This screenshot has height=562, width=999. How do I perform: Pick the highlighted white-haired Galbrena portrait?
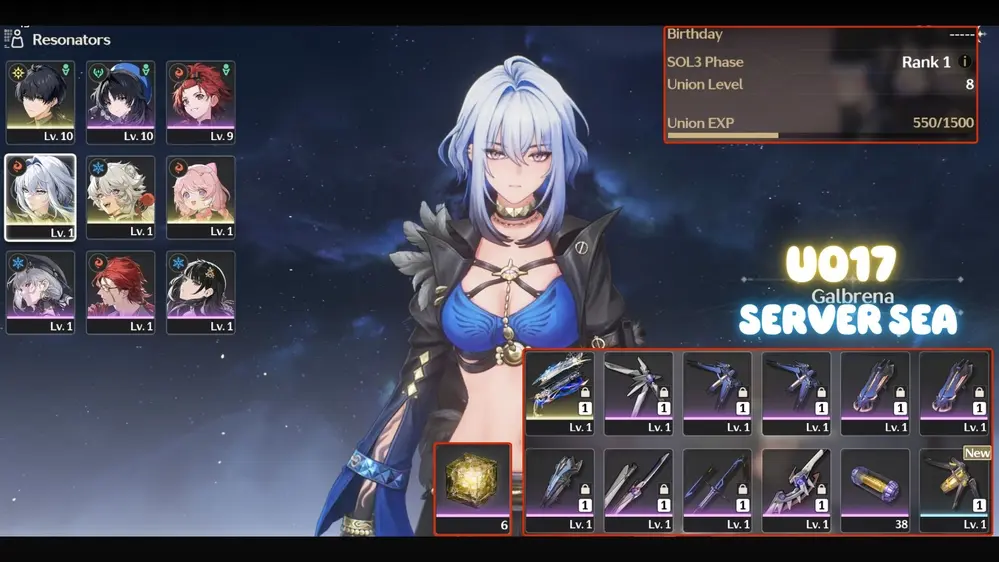pyautogui.click(x=40, y=197)
